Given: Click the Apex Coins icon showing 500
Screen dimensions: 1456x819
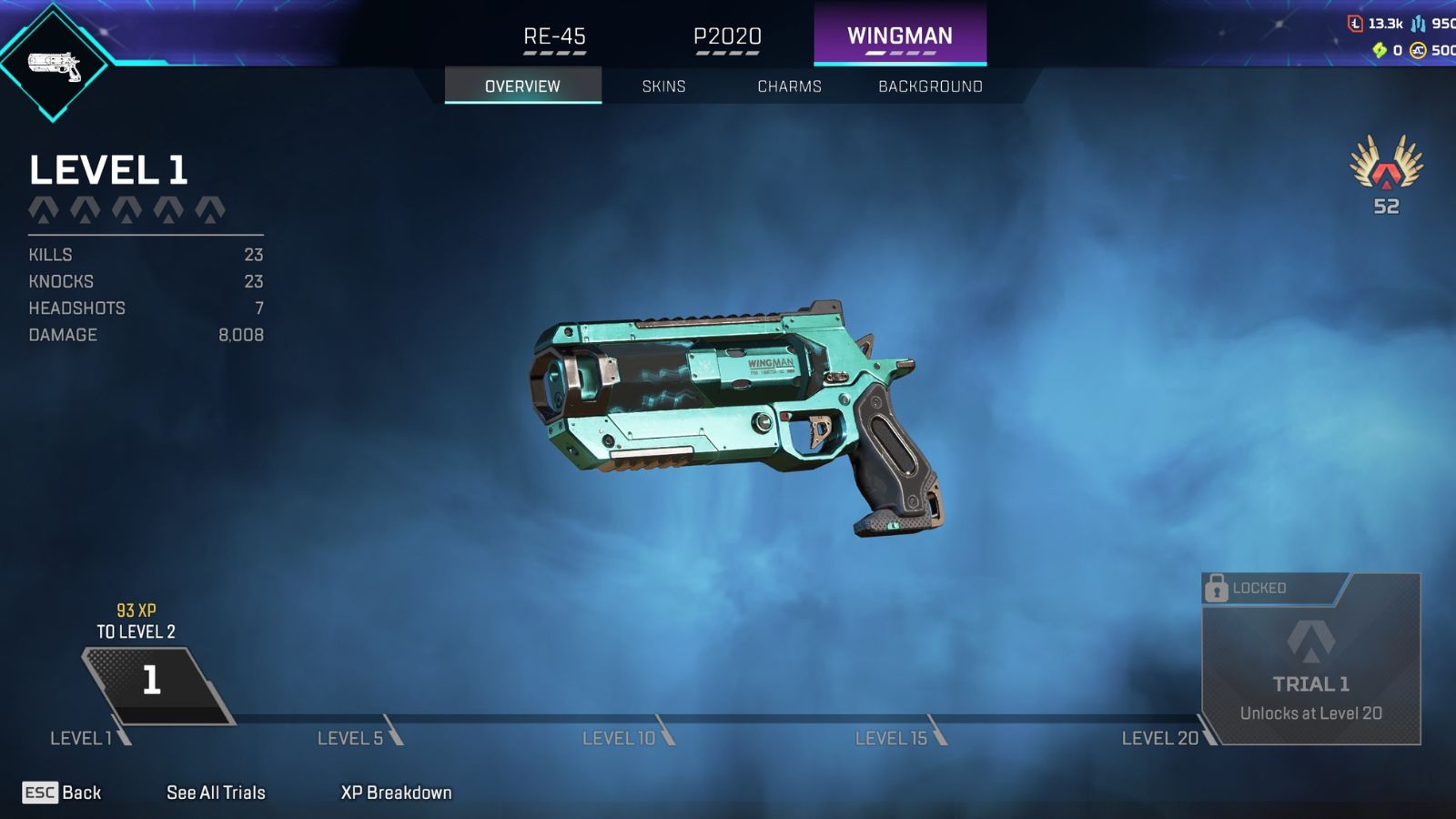Looking at the screenshot, I should 1418,50.
